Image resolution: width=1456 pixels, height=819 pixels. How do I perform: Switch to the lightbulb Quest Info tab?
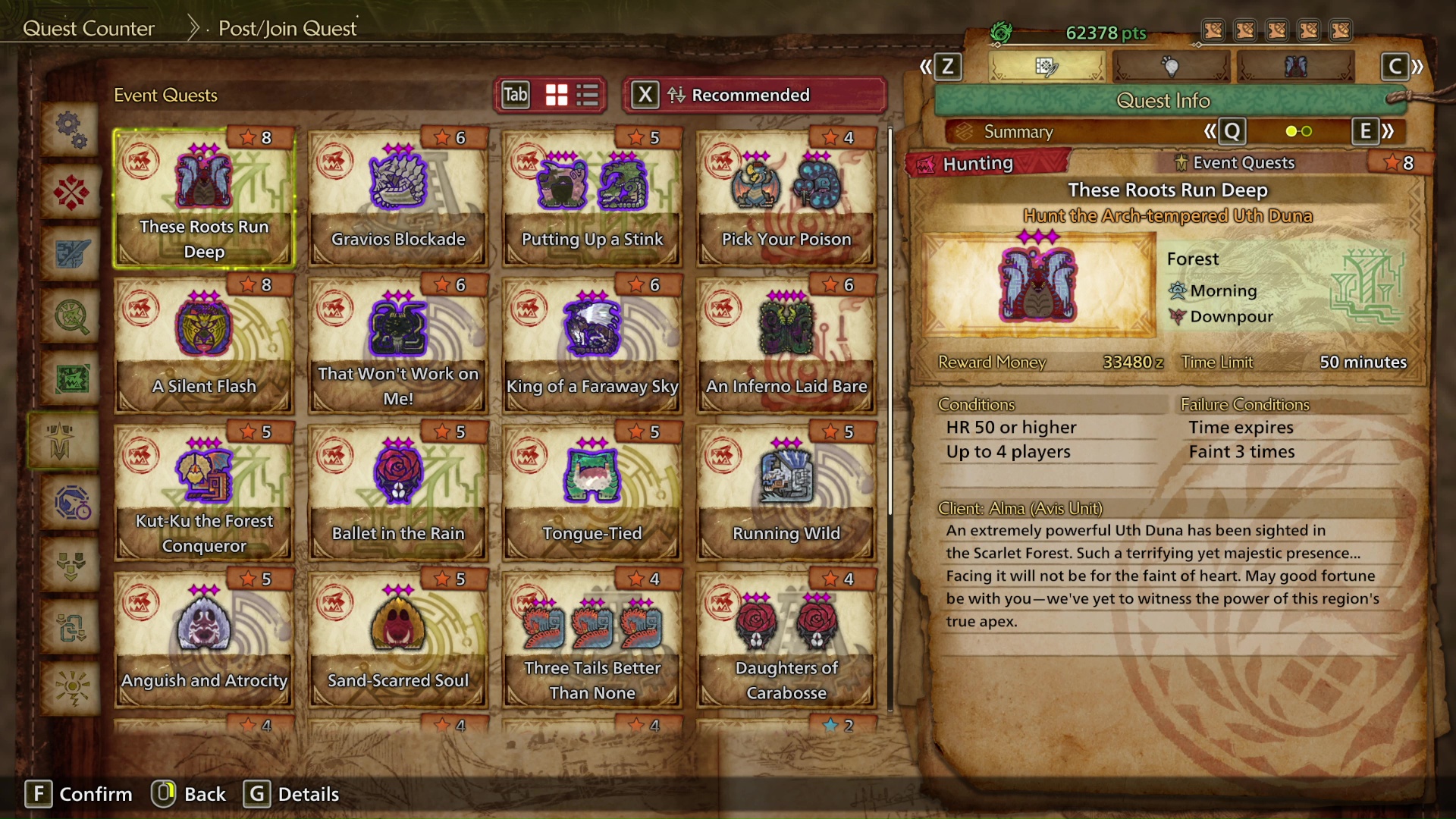[1170, 67]
